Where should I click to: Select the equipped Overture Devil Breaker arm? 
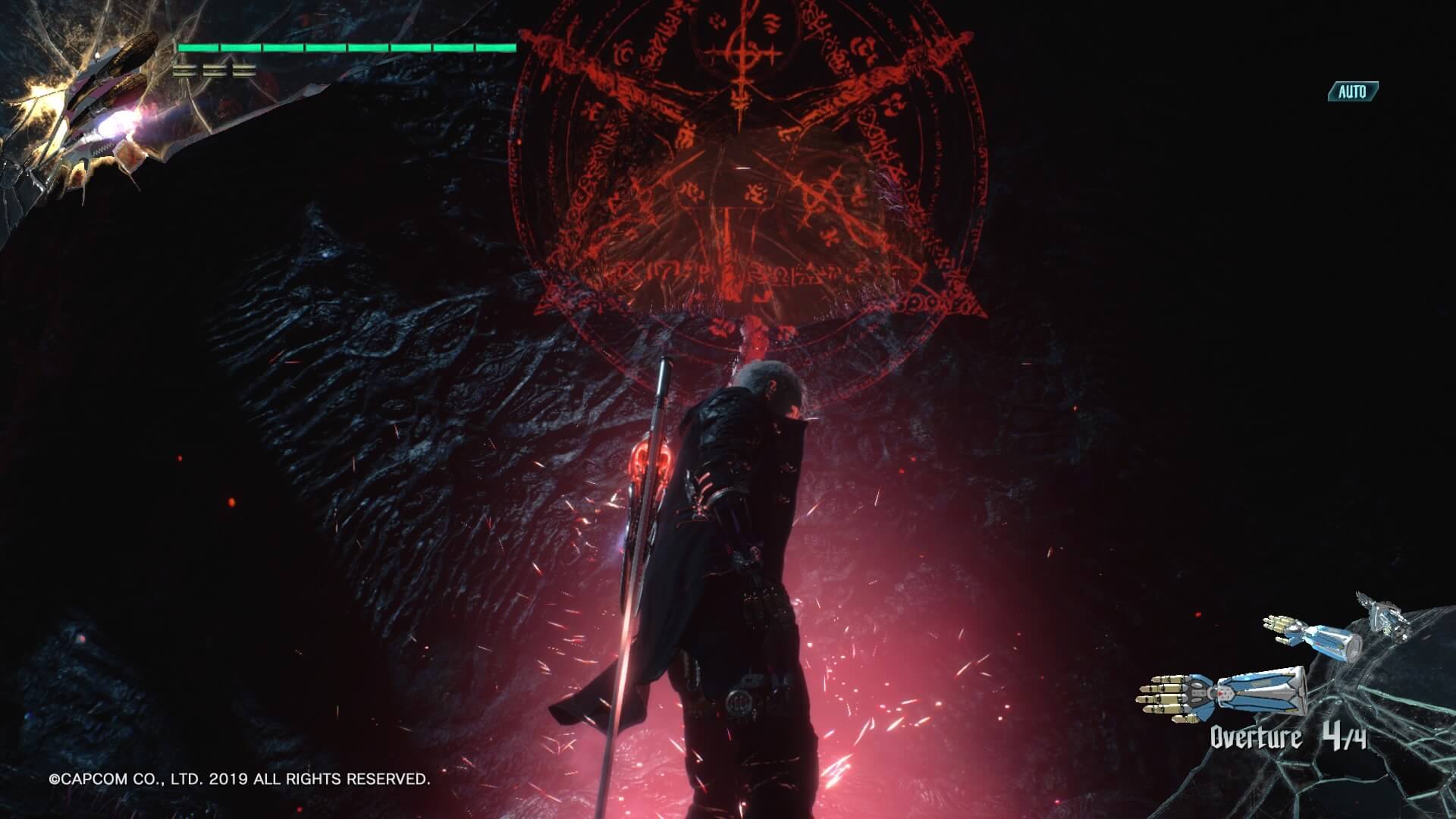1221,692
